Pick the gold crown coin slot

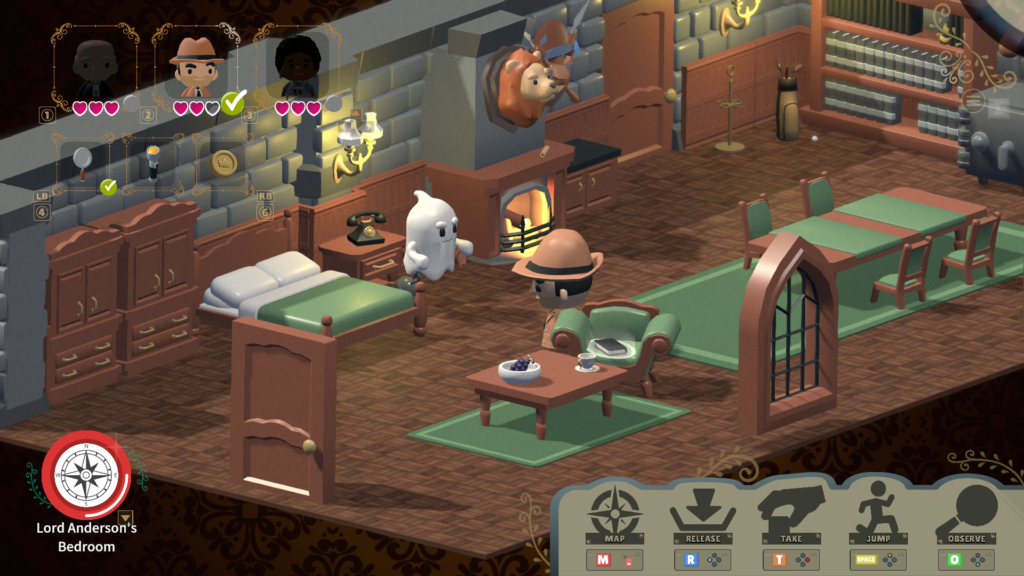click(x=224, y=161)
